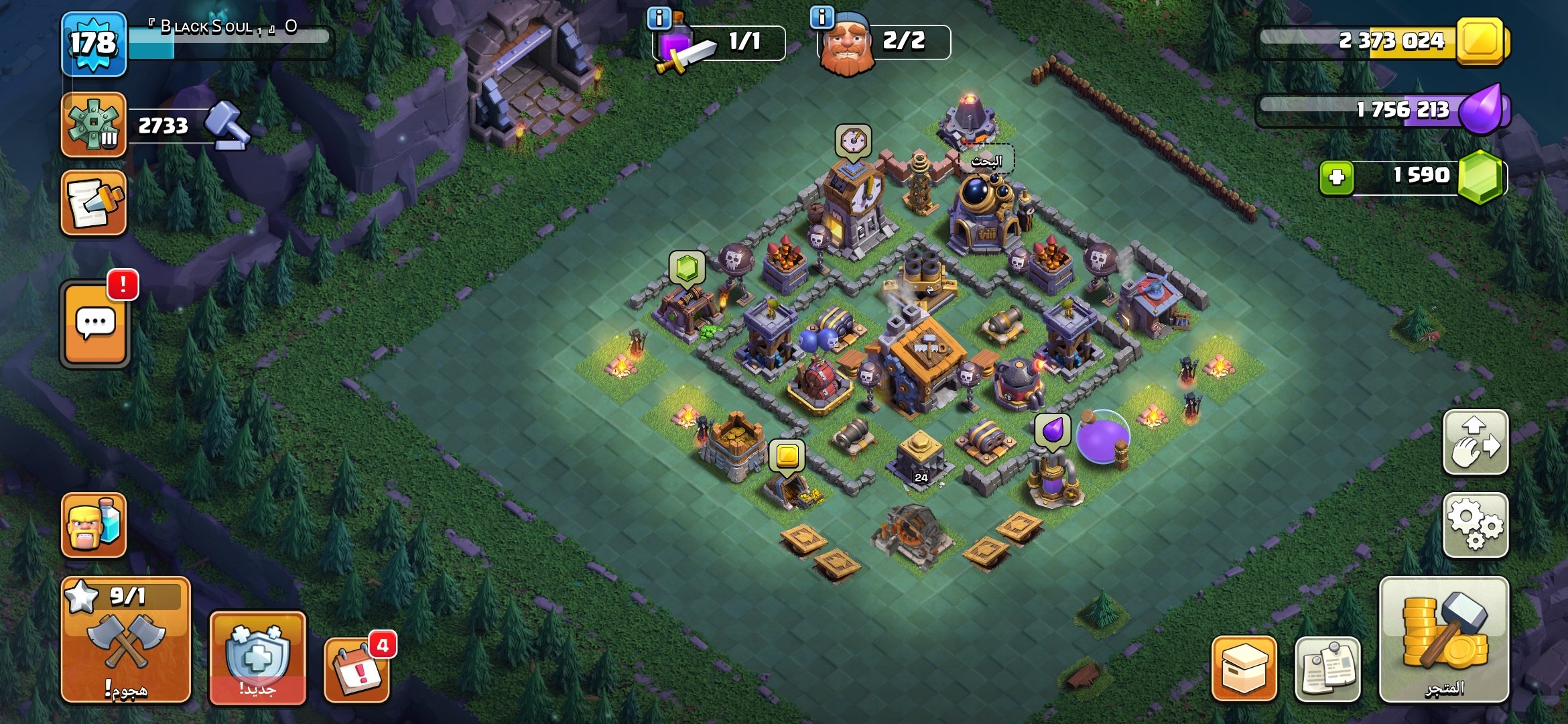Open the events calendar button
1568x724 pixels.
tap(356, 669)
